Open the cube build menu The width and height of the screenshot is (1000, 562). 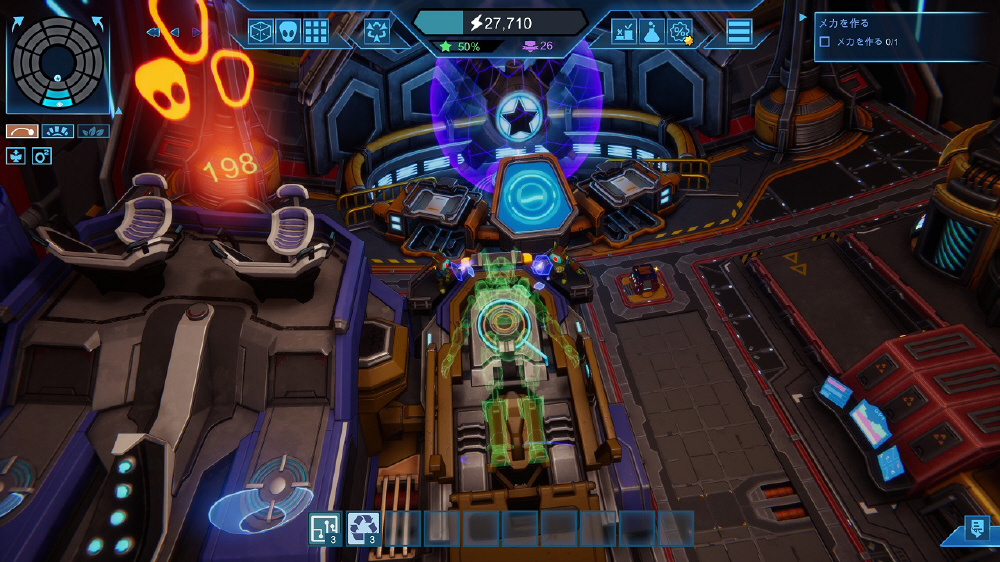click(x=261, y=31)
